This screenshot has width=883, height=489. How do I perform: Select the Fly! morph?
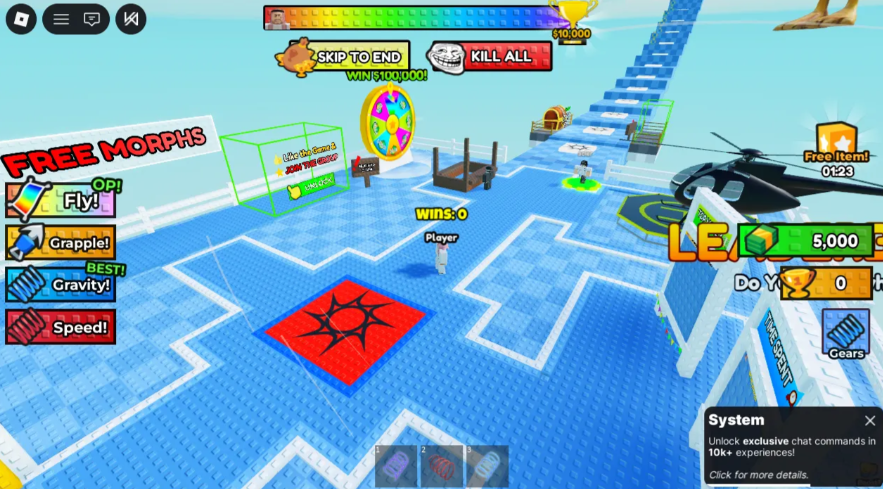tap(61, 200)
